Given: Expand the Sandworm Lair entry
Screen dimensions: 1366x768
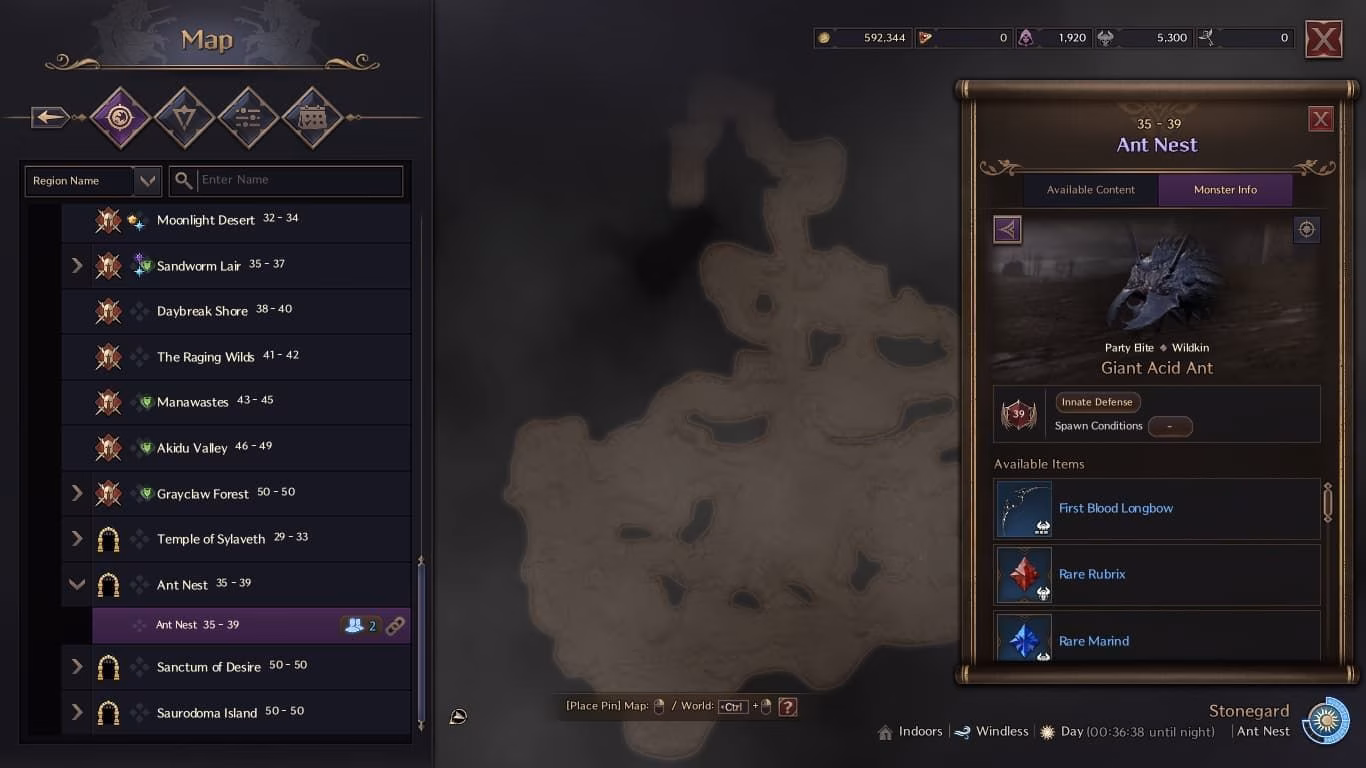Looking at the screenshot, I should point(77,265).
